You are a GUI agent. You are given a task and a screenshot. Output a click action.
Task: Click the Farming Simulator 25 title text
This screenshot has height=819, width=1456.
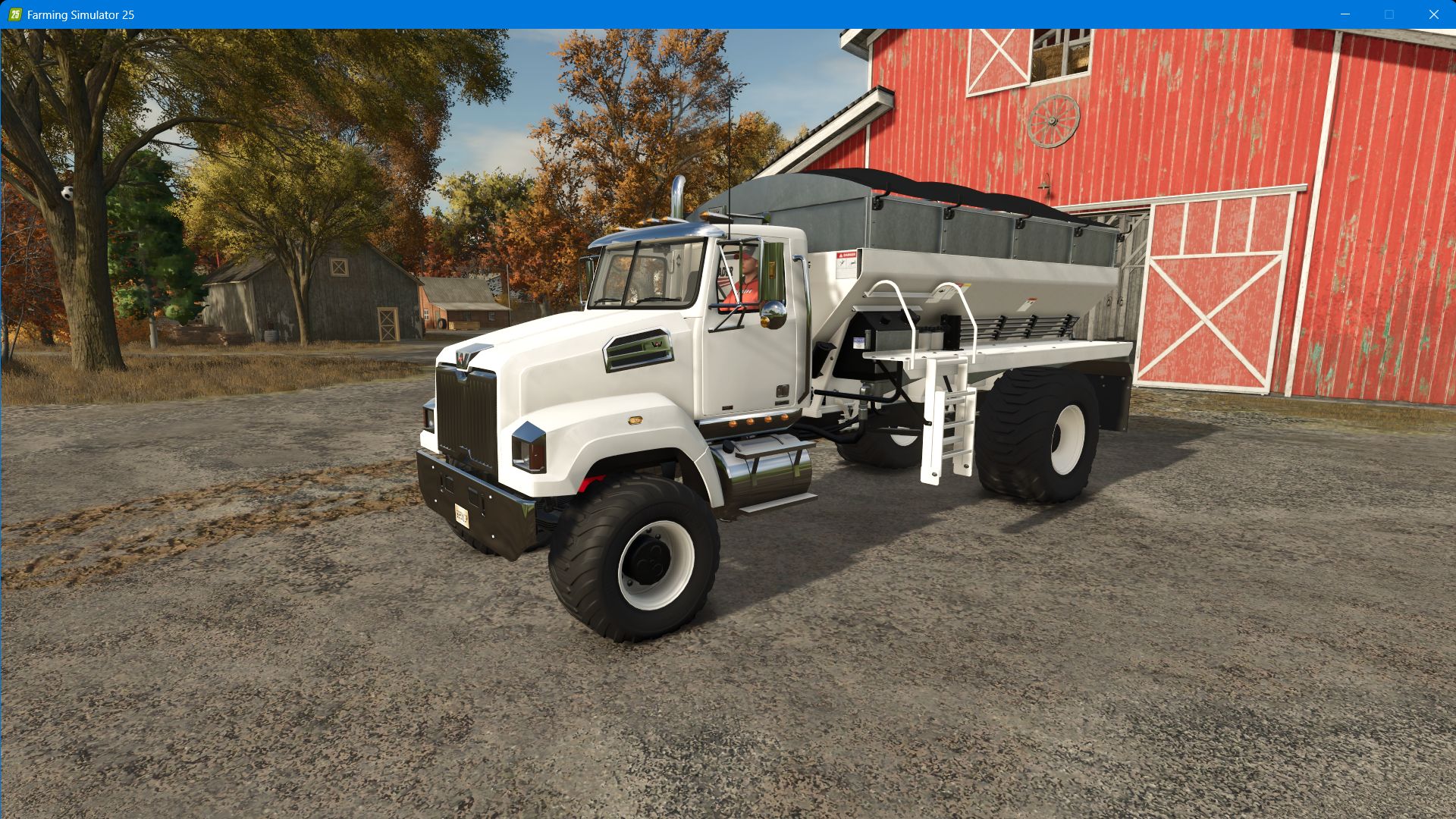pos(80,13)
